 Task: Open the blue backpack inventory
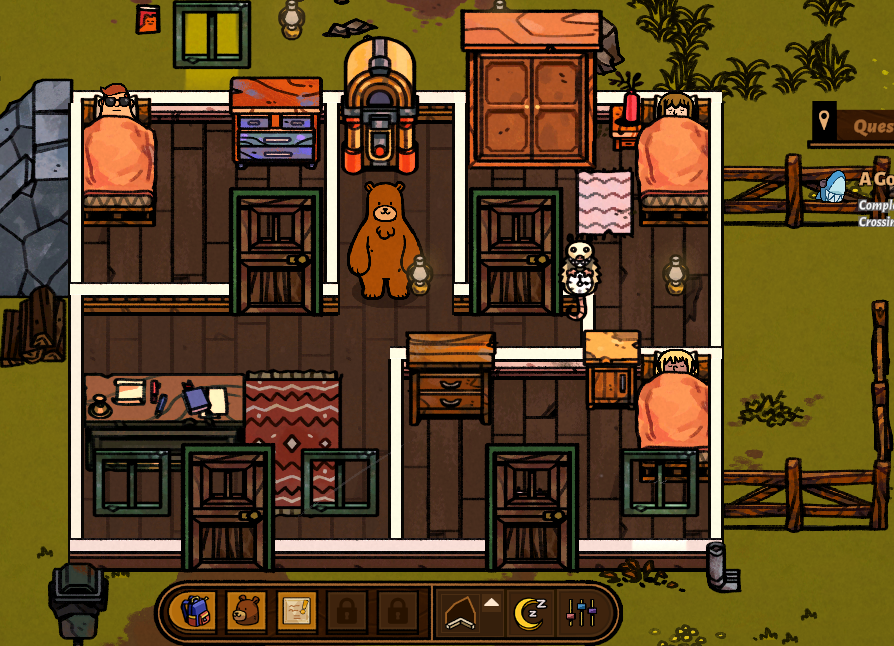[x=195, y=611]
